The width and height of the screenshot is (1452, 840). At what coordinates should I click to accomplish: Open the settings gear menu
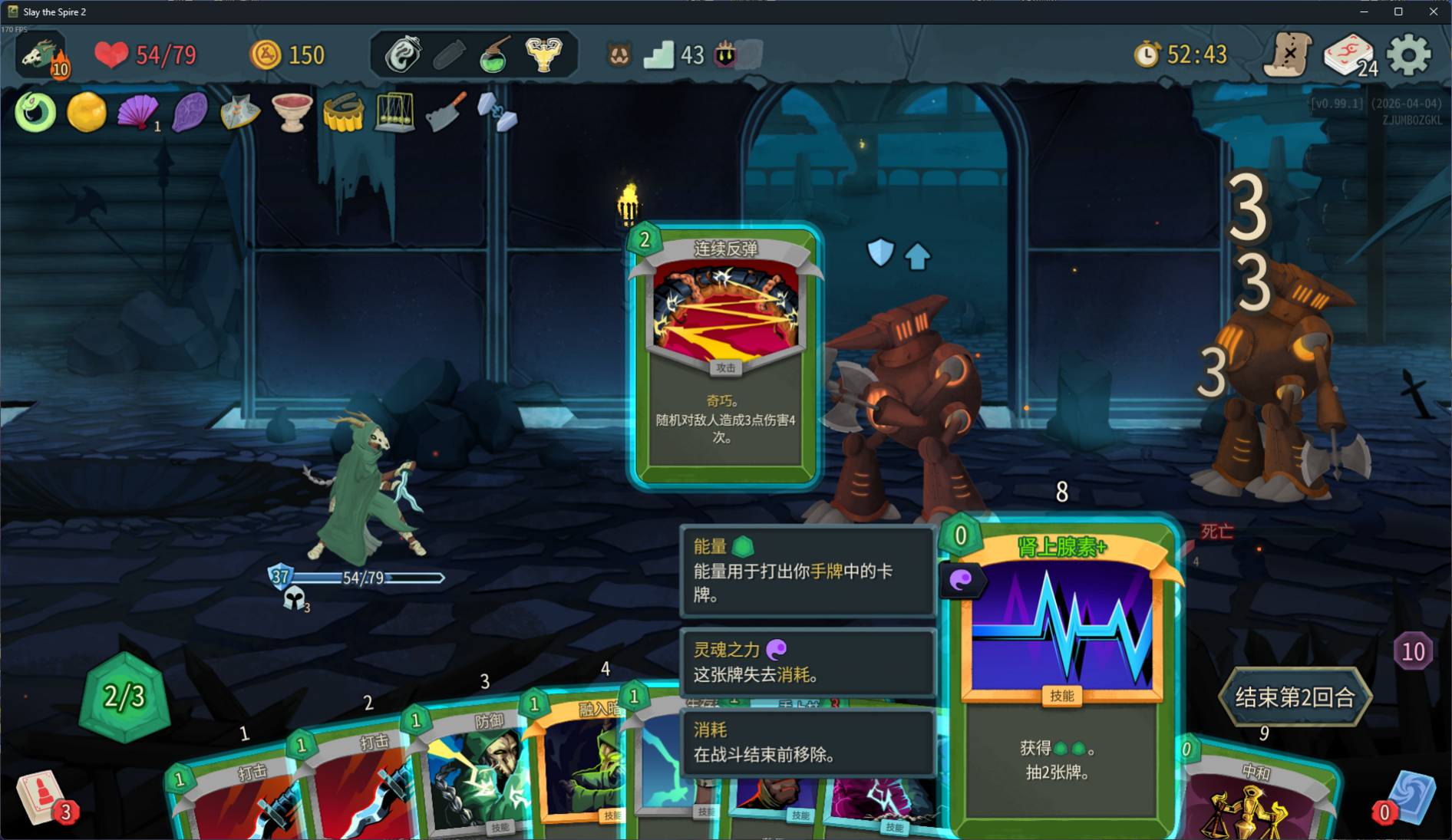click(1409, 54)
